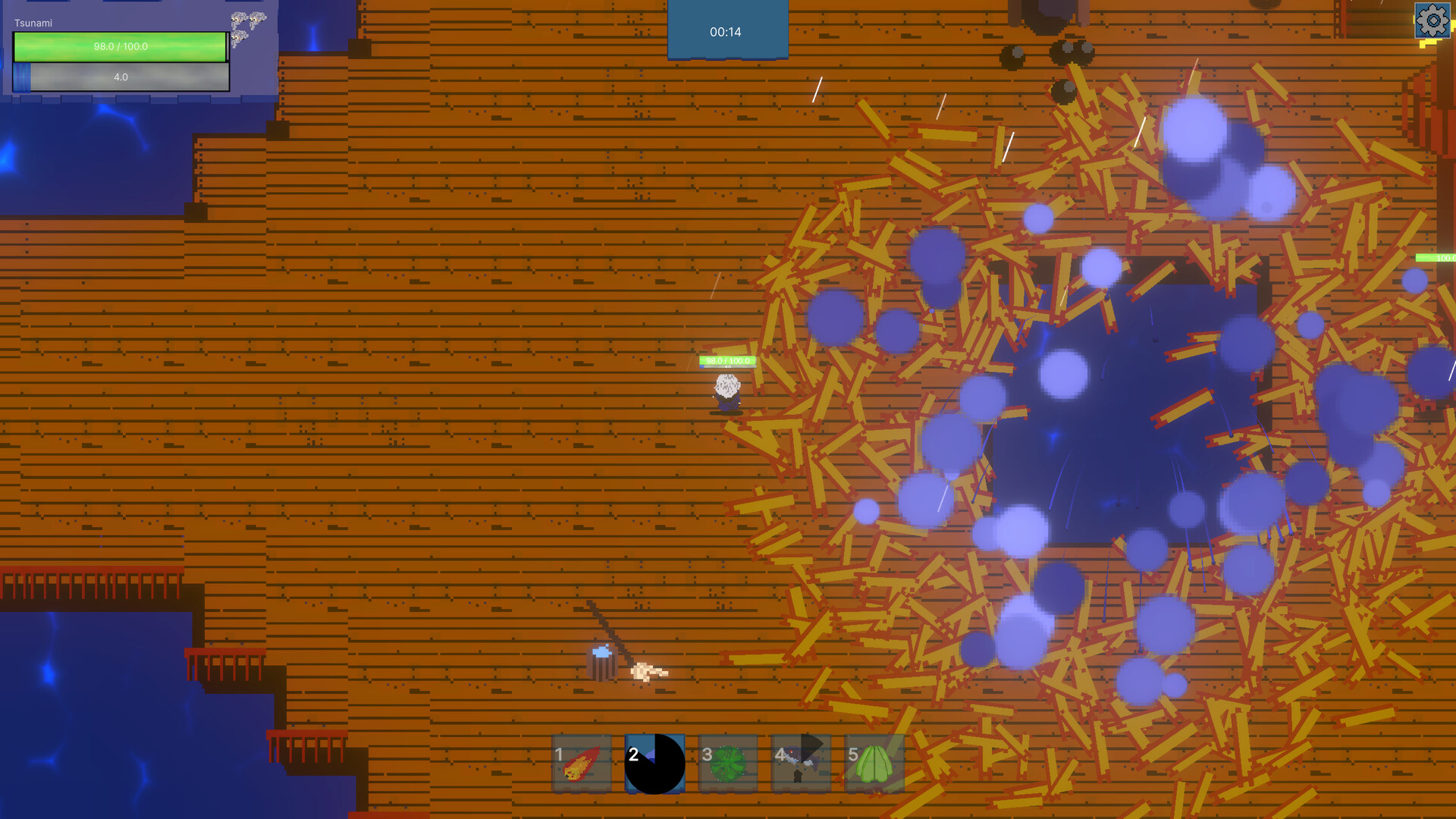Open the settings gear in the top-right corner
The height and width of the screenshot is (819, 1456).
click(x=1433, y=21)
